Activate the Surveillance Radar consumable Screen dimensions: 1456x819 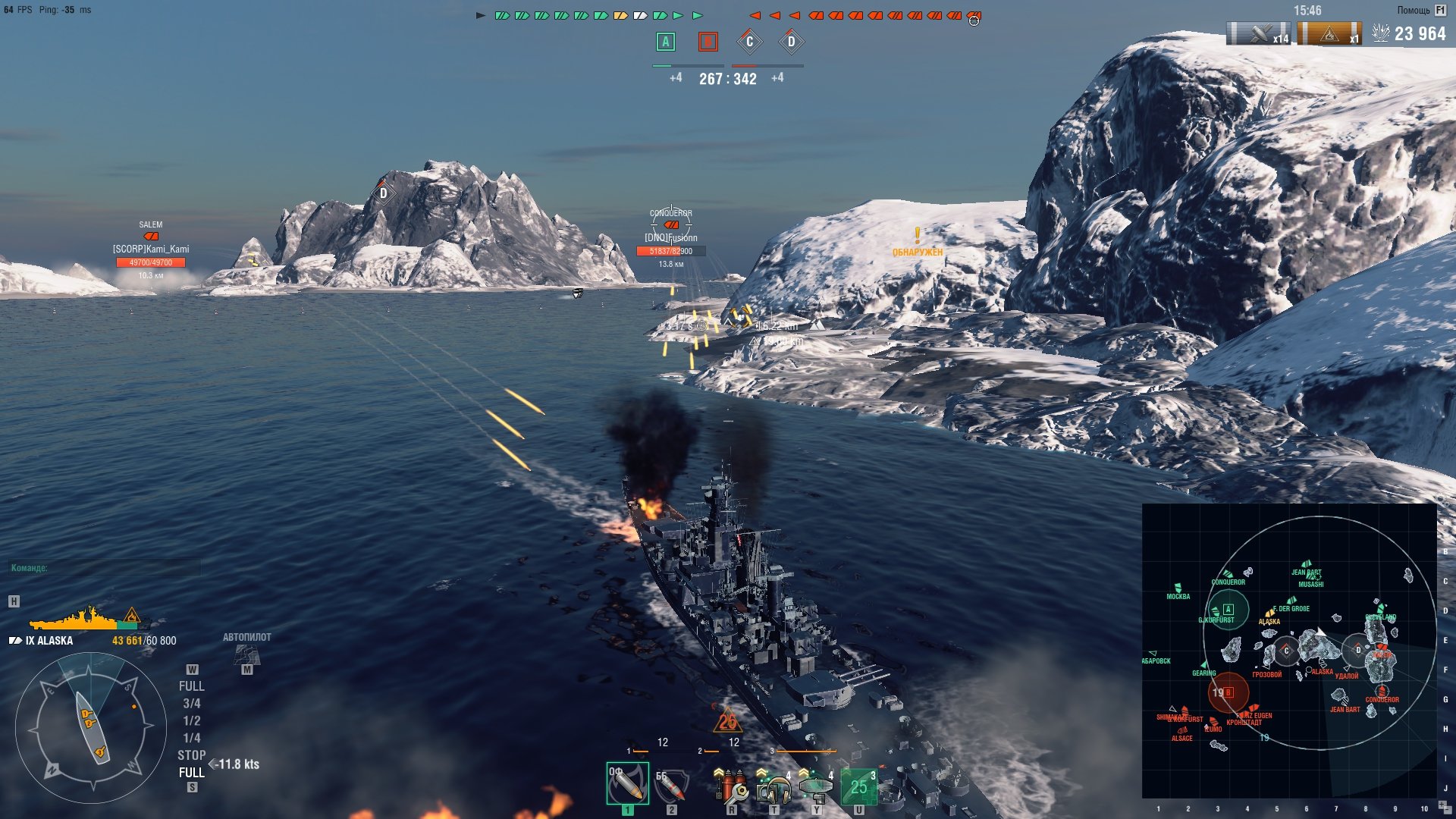click(x=816, y=787)
